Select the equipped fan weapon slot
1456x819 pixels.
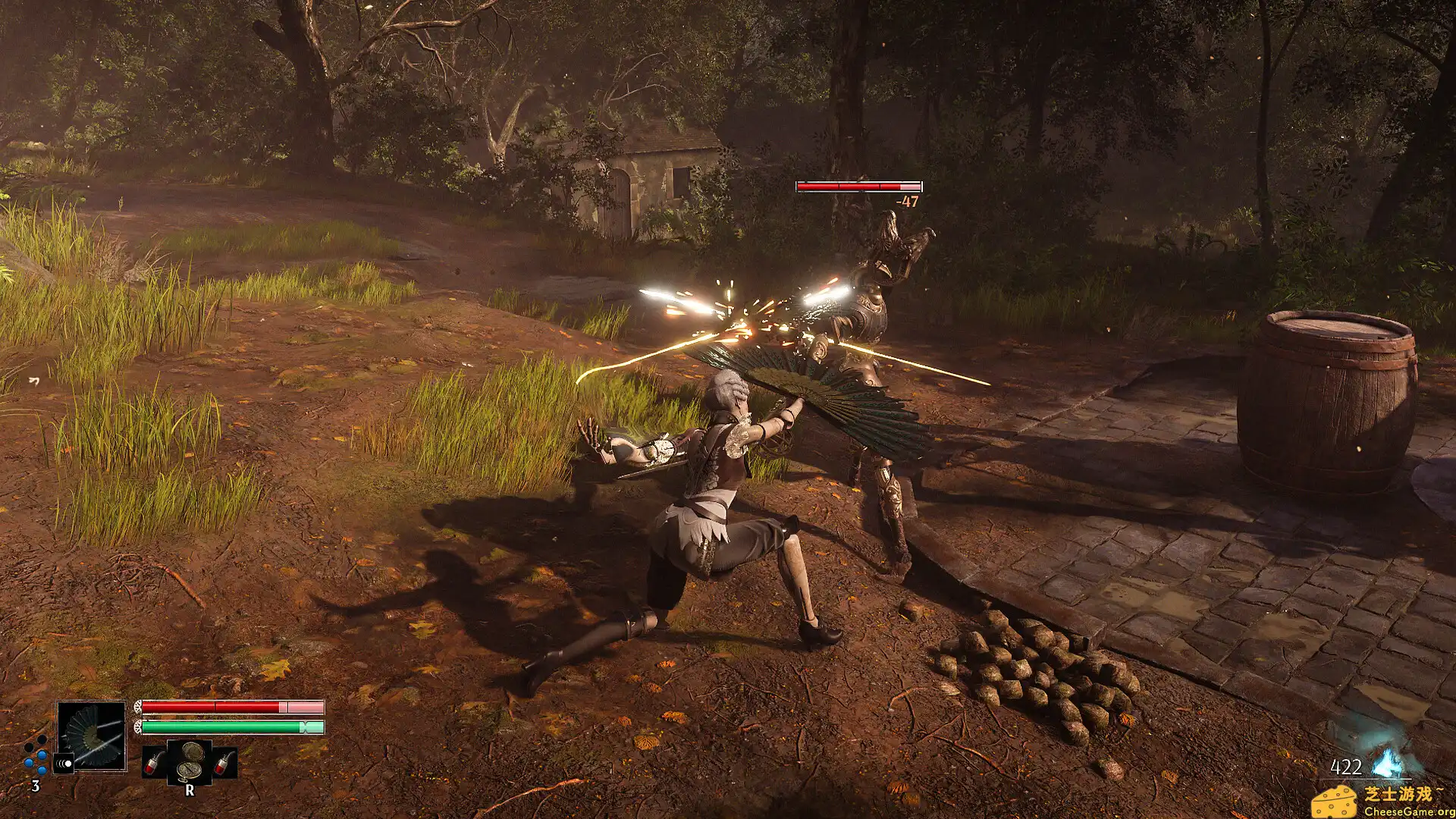[x=92, y=736]
